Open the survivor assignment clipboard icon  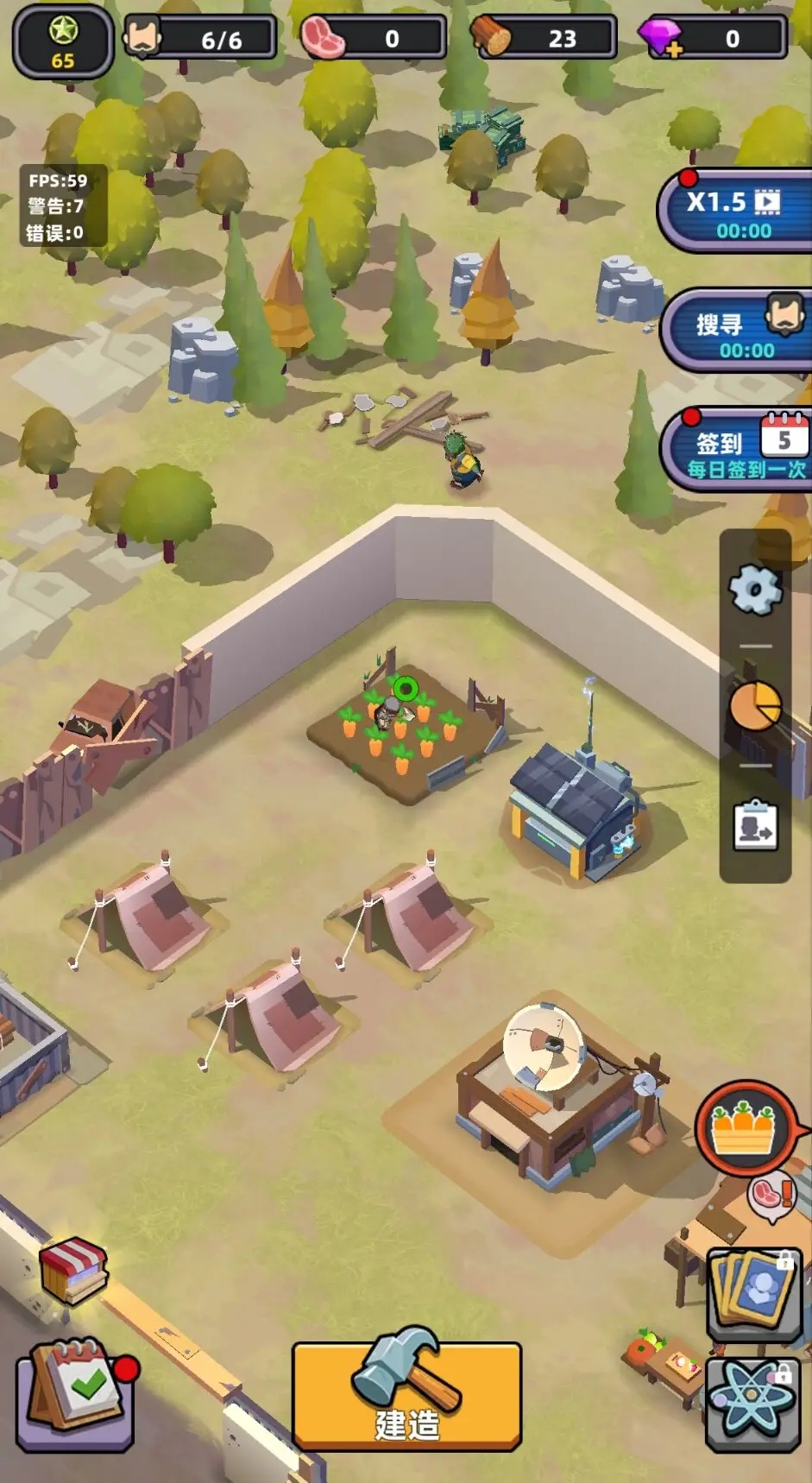pos(755,826)
